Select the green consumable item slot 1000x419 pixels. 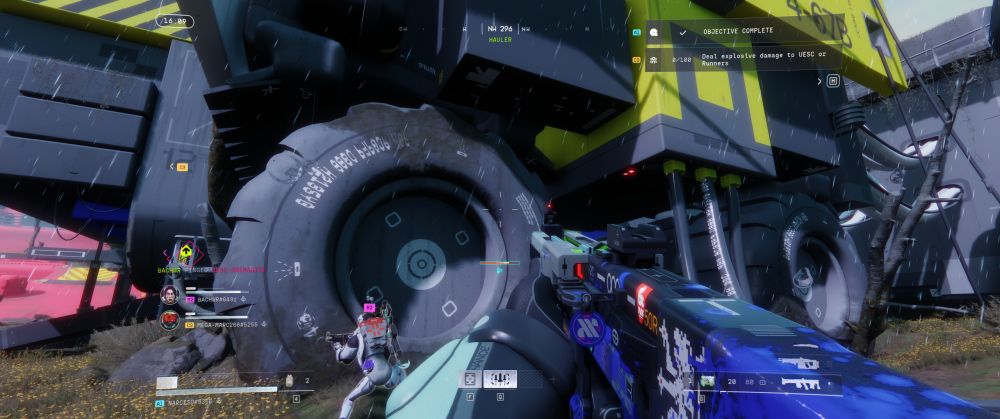[x=707, y=381]
